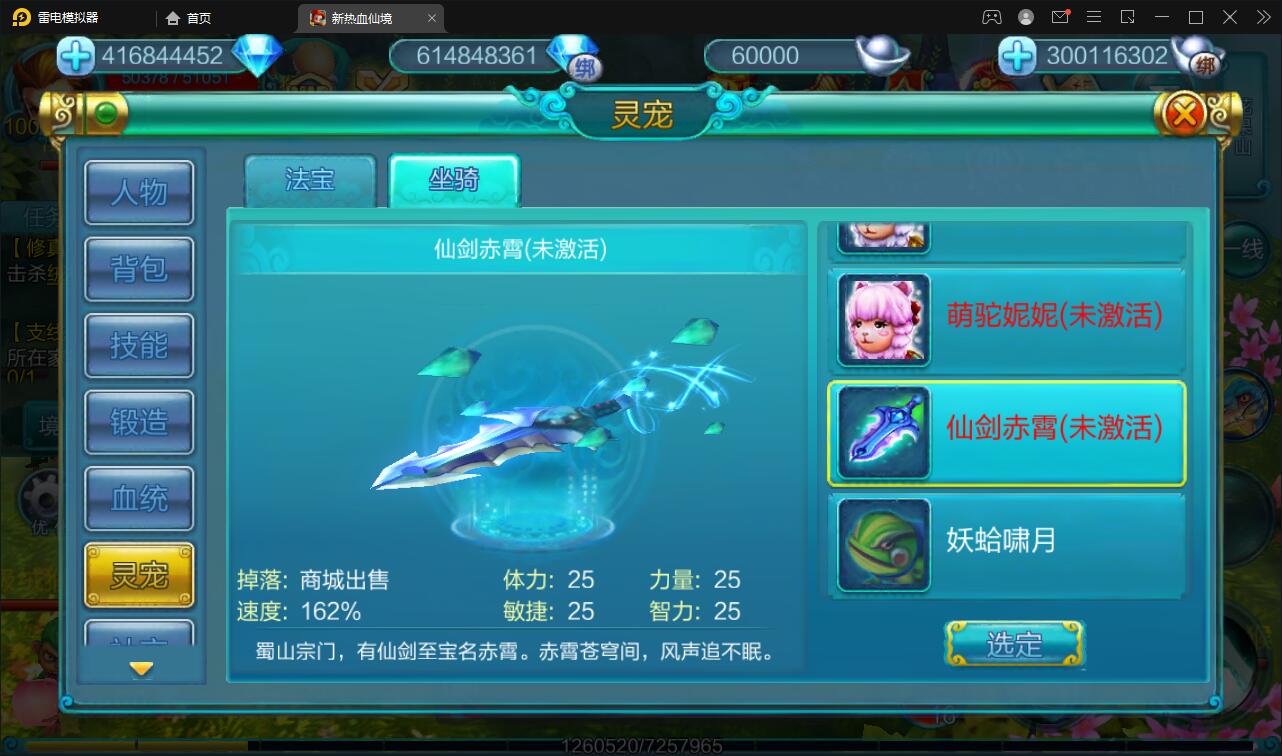Click the plus icon beside balance 300116302
1282x756 pixels.
pyautogui.click(x=1017, y=59)
